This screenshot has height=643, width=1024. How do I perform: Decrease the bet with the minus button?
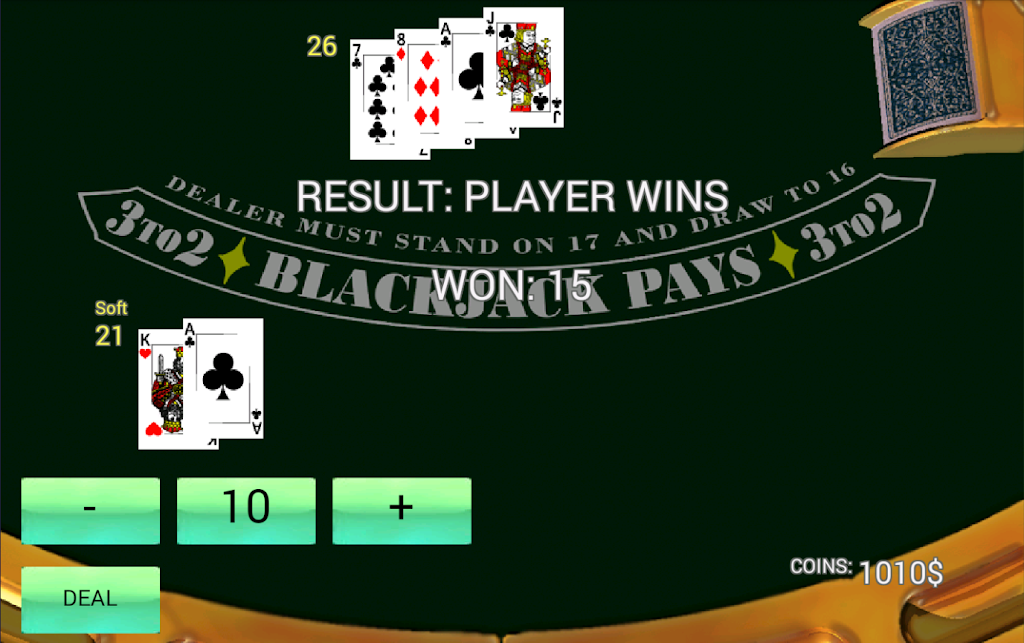tap(90, 510)
